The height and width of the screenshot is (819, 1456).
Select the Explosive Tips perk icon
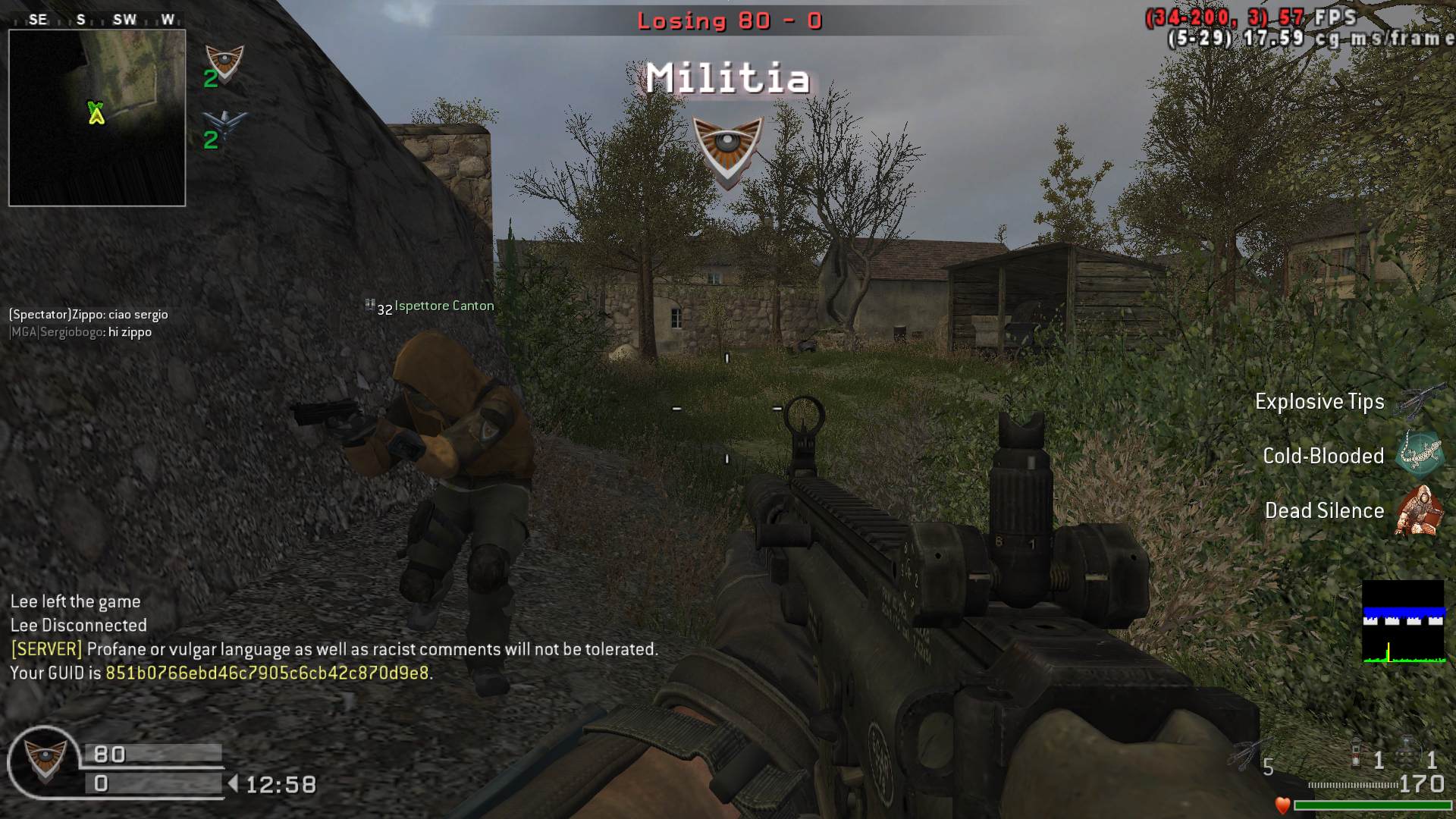pyautogui.click(x=1420, y=401)
